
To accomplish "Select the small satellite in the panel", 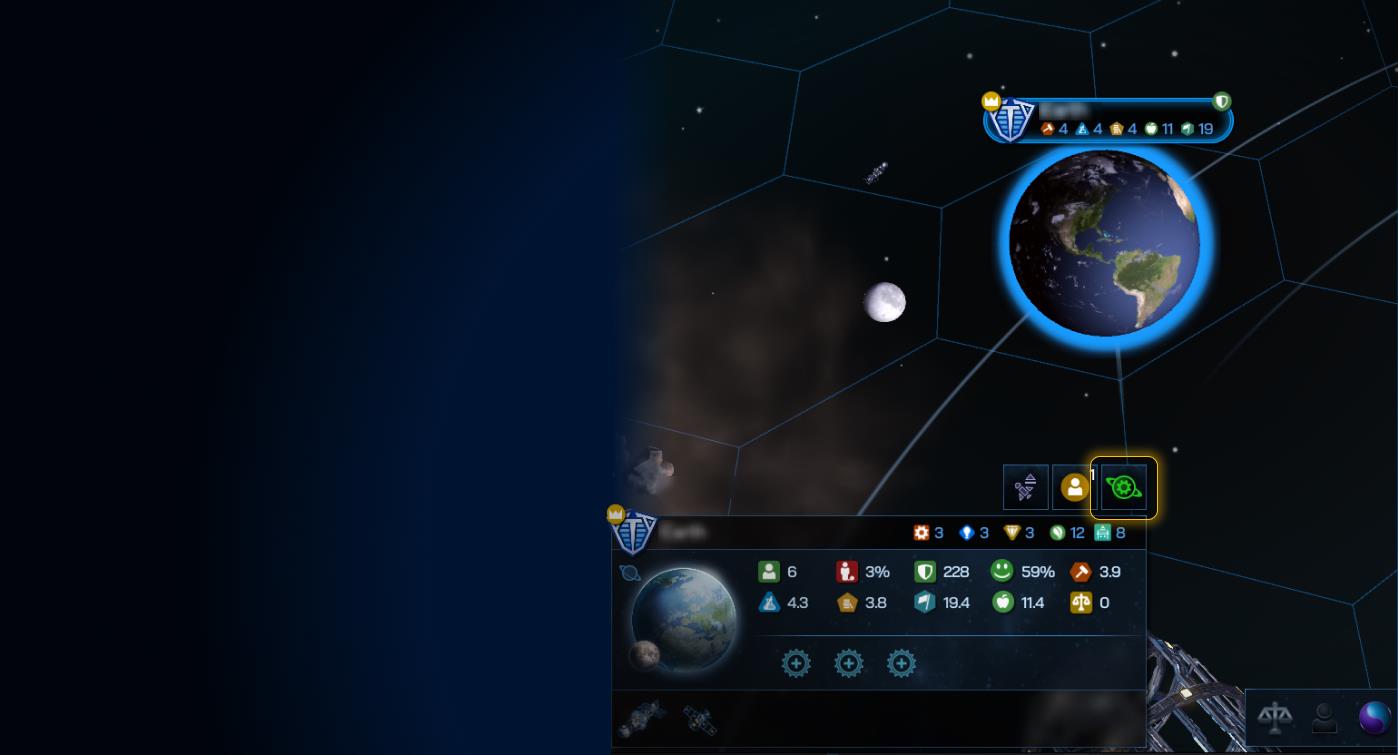I will (698, 718).
